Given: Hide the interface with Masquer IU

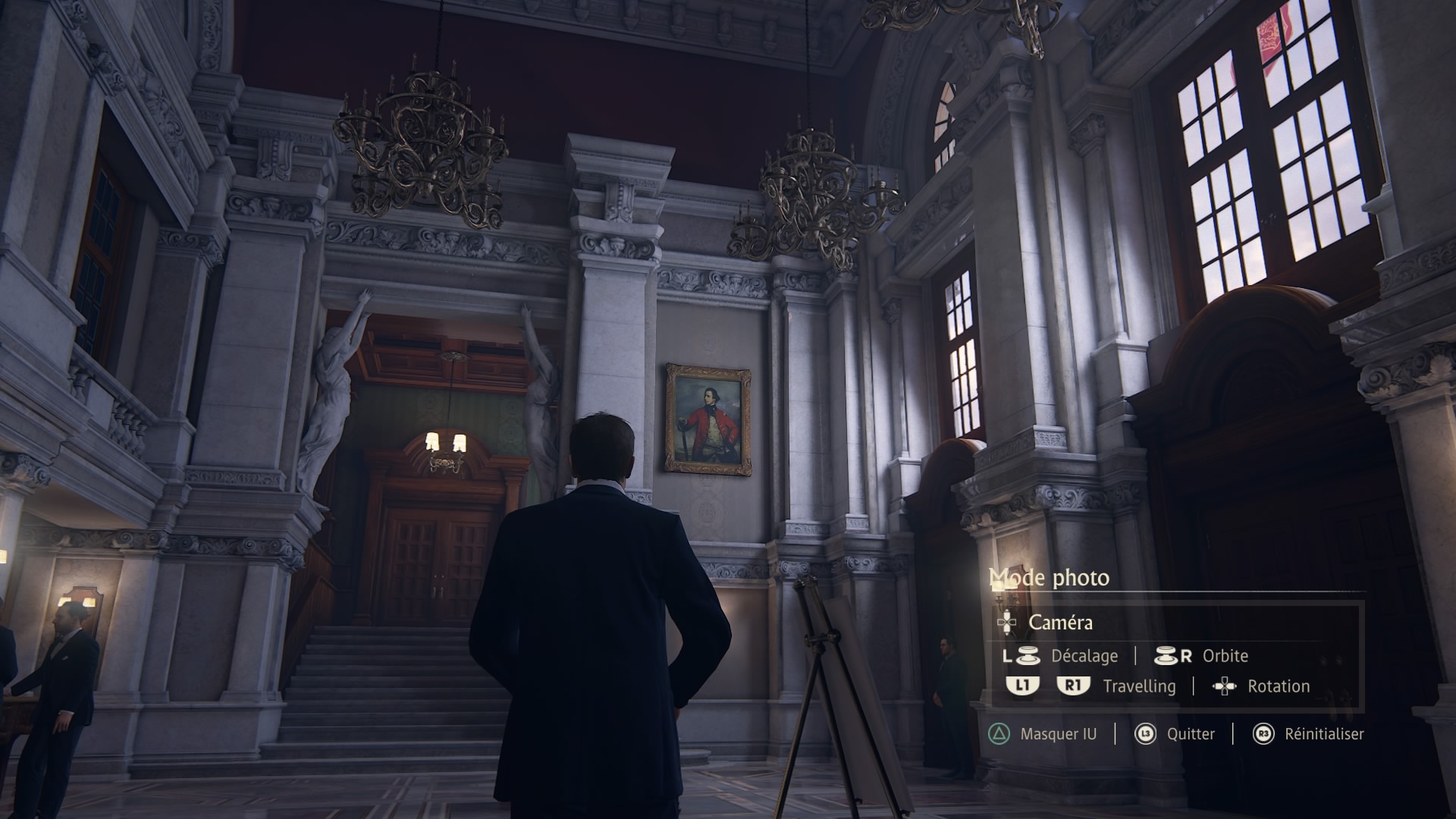Looking at the screenshot, I should tap(1057, 734).
